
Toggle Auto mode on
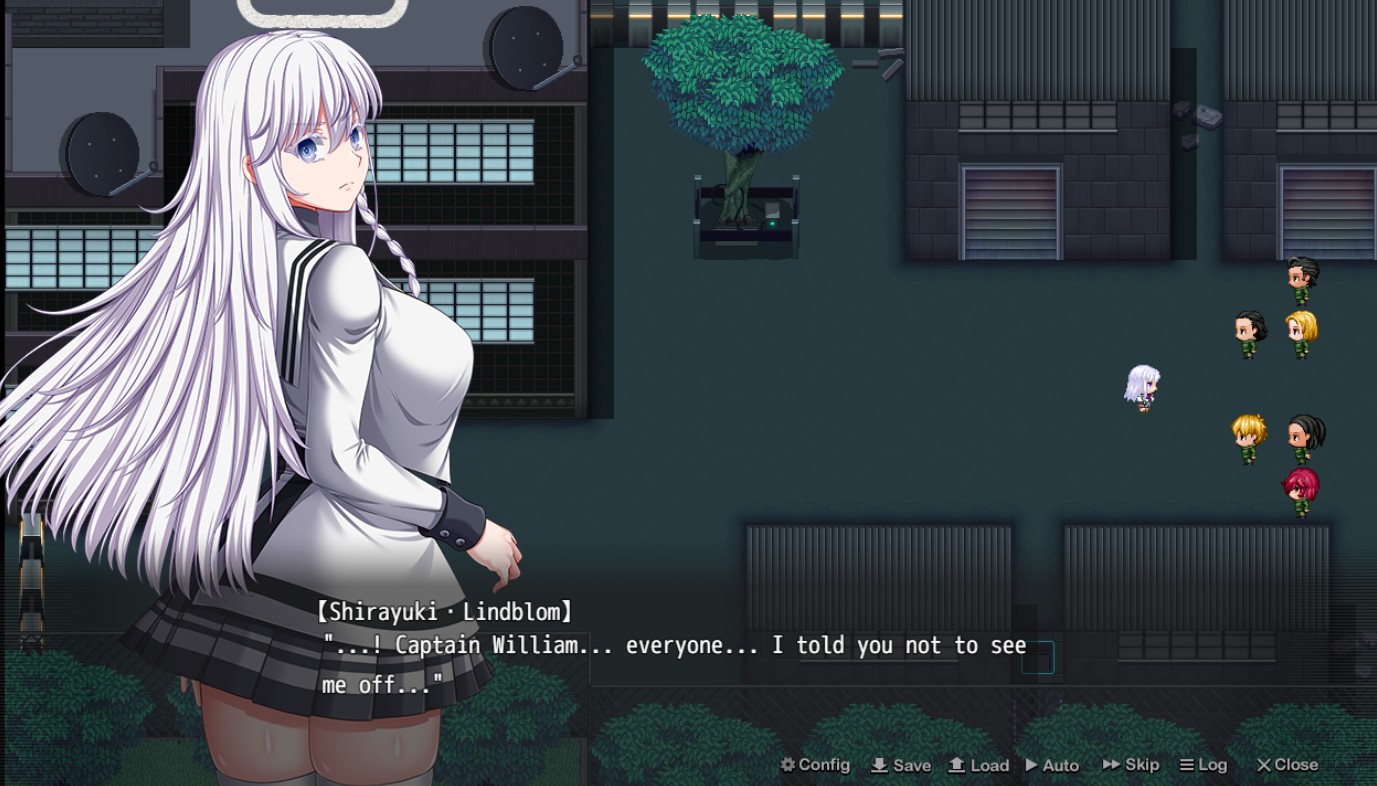tap(1052, 765)
